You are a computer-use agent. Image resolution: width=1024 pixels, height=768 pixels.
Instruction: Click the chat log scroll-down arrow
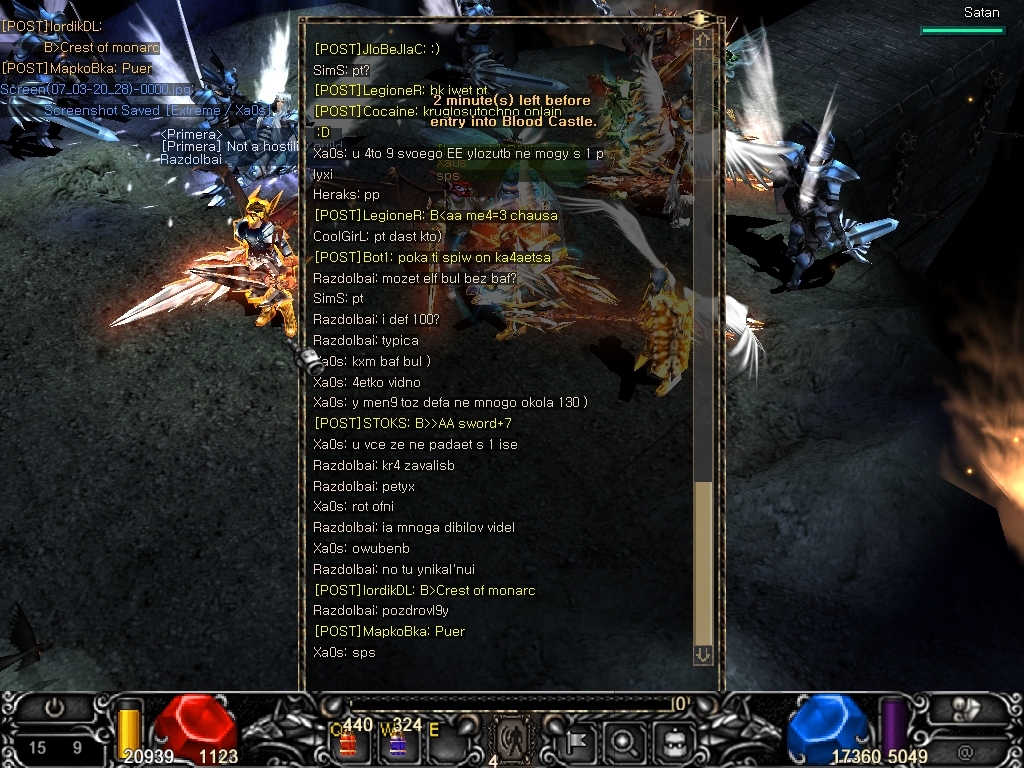pyautogui.click(x=703, y=654)
